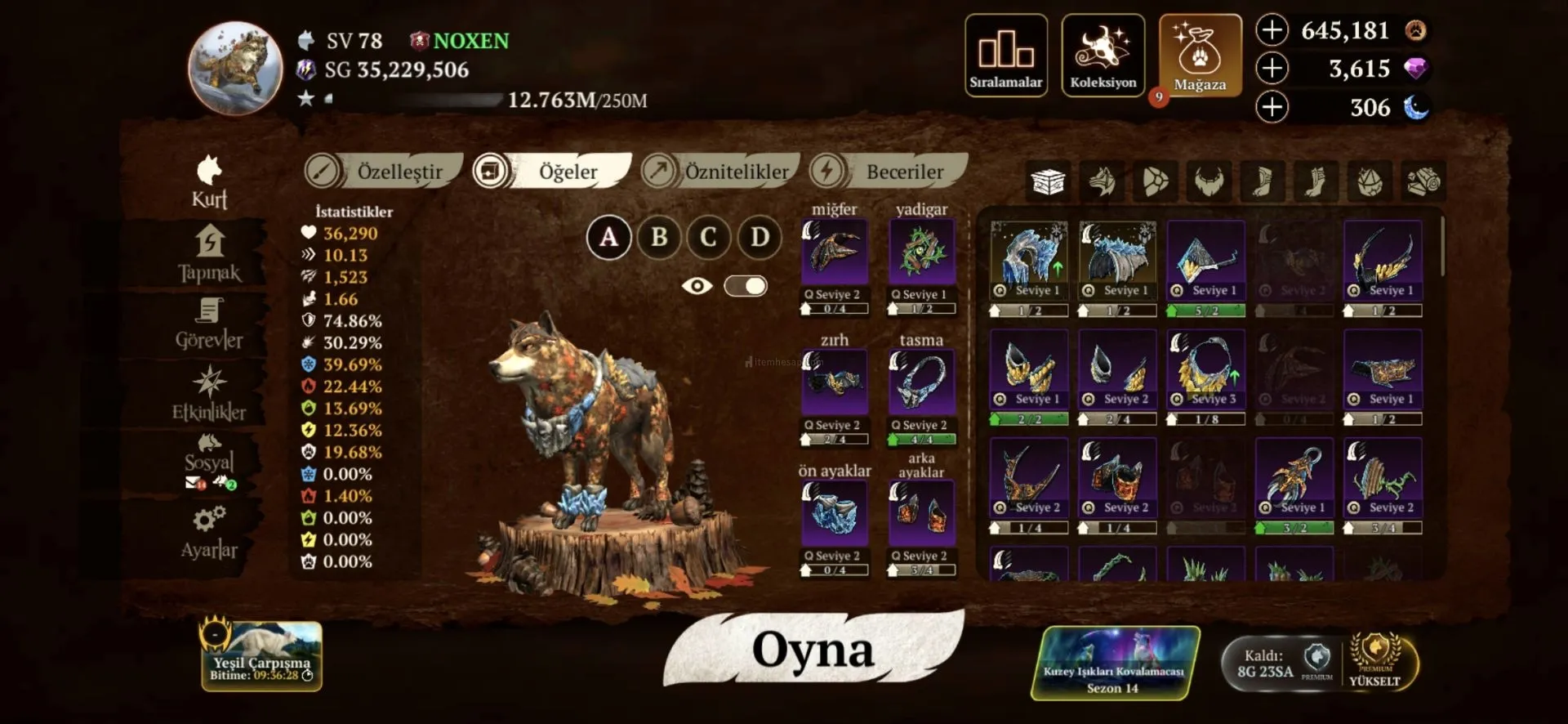Screen dimensions: 1568x724
Task: Toggle the gear visibility switch
Action: point(745,286)
